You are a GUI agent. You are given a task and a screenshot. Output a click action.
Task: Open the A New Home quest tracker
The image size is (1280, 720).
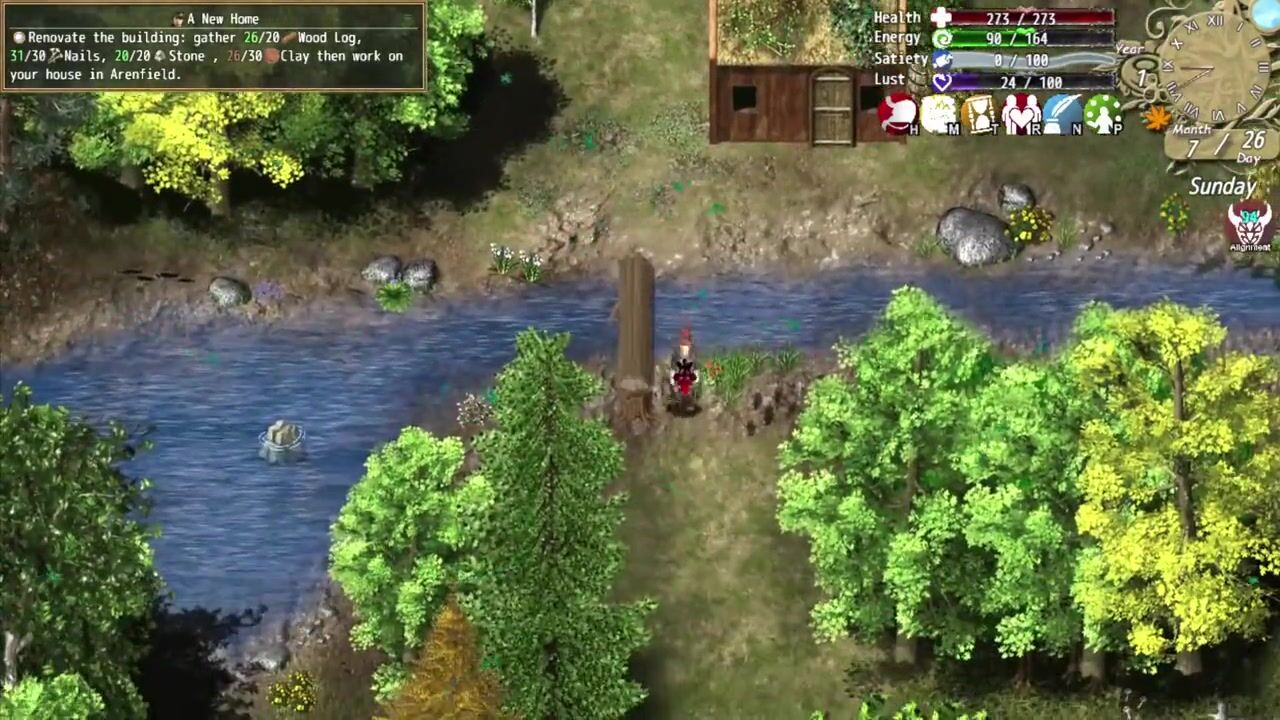(214, 47)
